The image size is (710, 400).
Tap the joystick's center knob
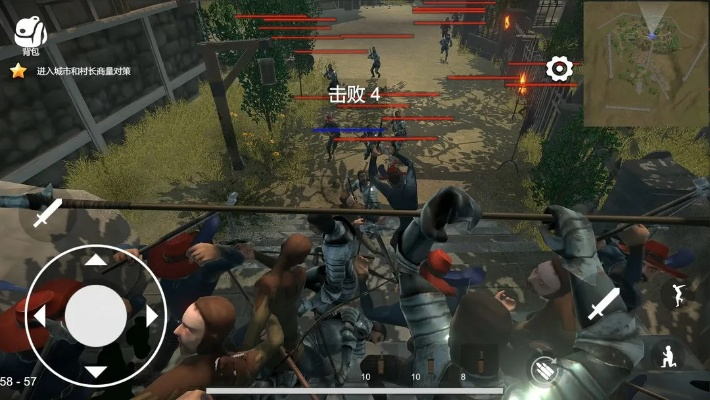coord(95,316)
